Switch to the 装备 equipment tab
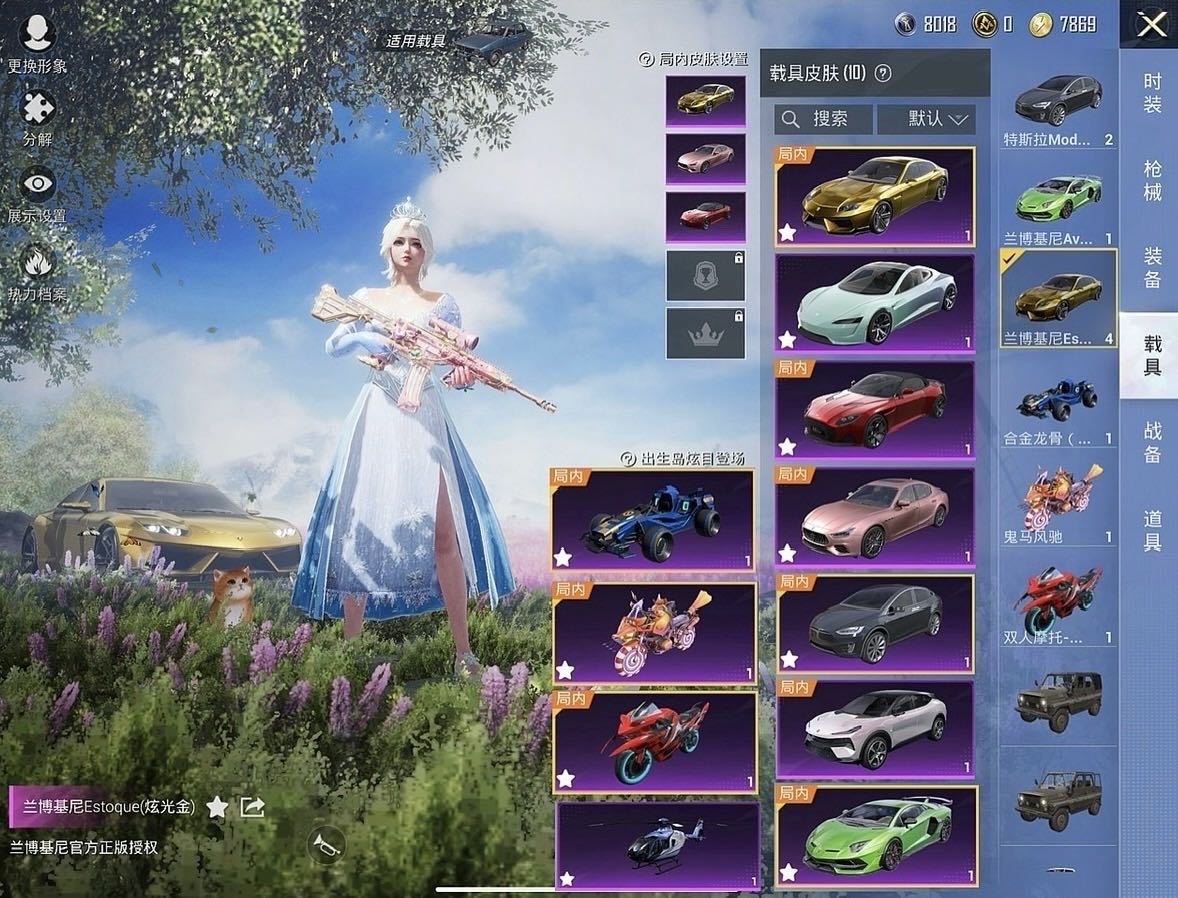Viewport: 1178px width, 898px height. (x=1152, y=268)
